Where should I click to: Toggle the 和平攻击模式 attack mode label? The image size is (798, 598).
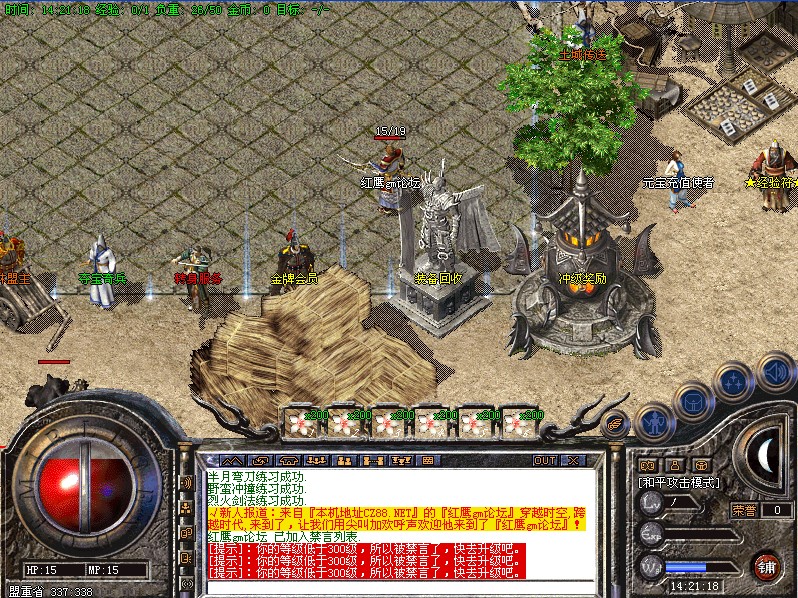(x=680, y=482)
